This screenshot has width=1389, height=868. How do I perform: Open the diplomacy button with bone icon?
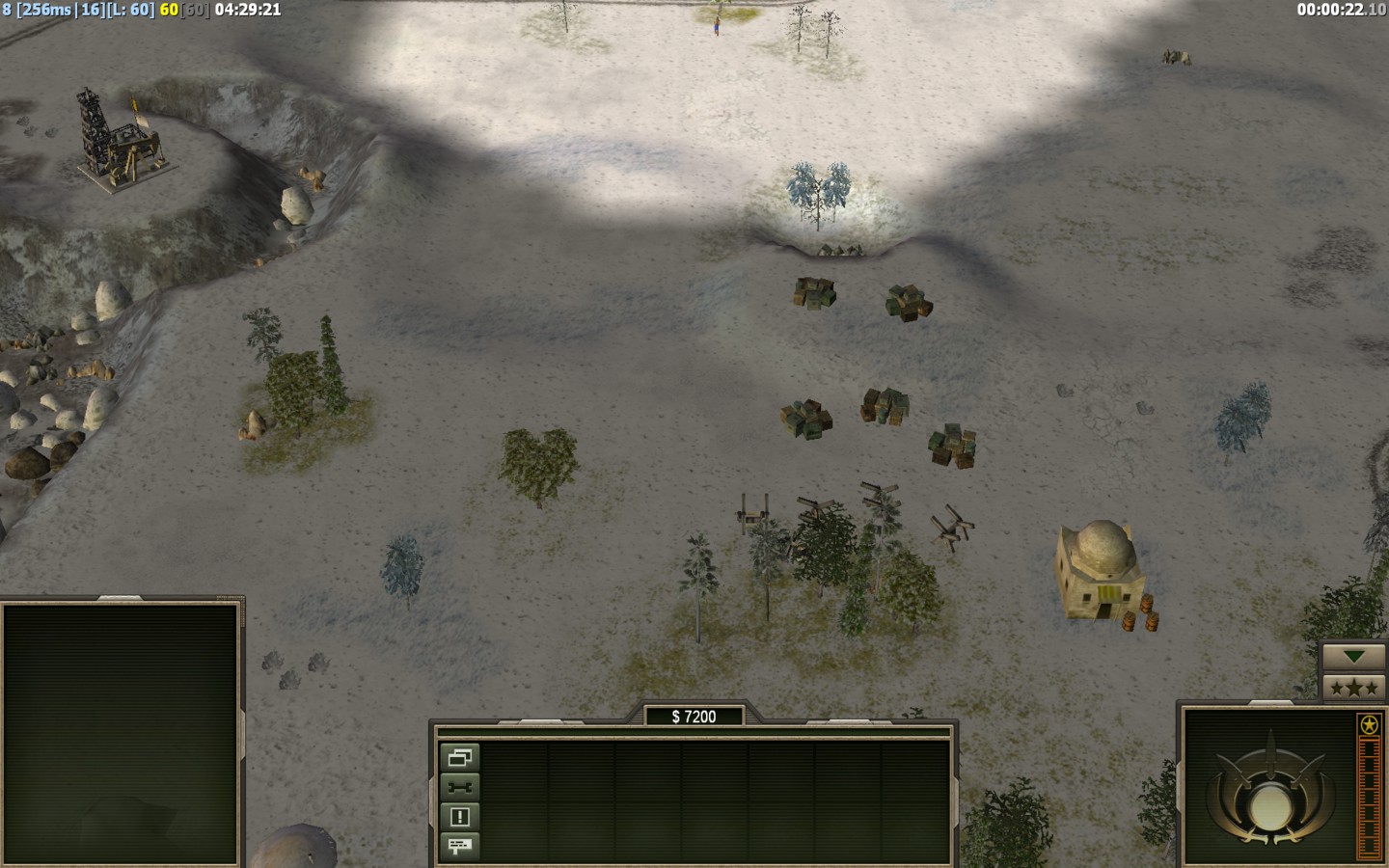tap(459, 787)
